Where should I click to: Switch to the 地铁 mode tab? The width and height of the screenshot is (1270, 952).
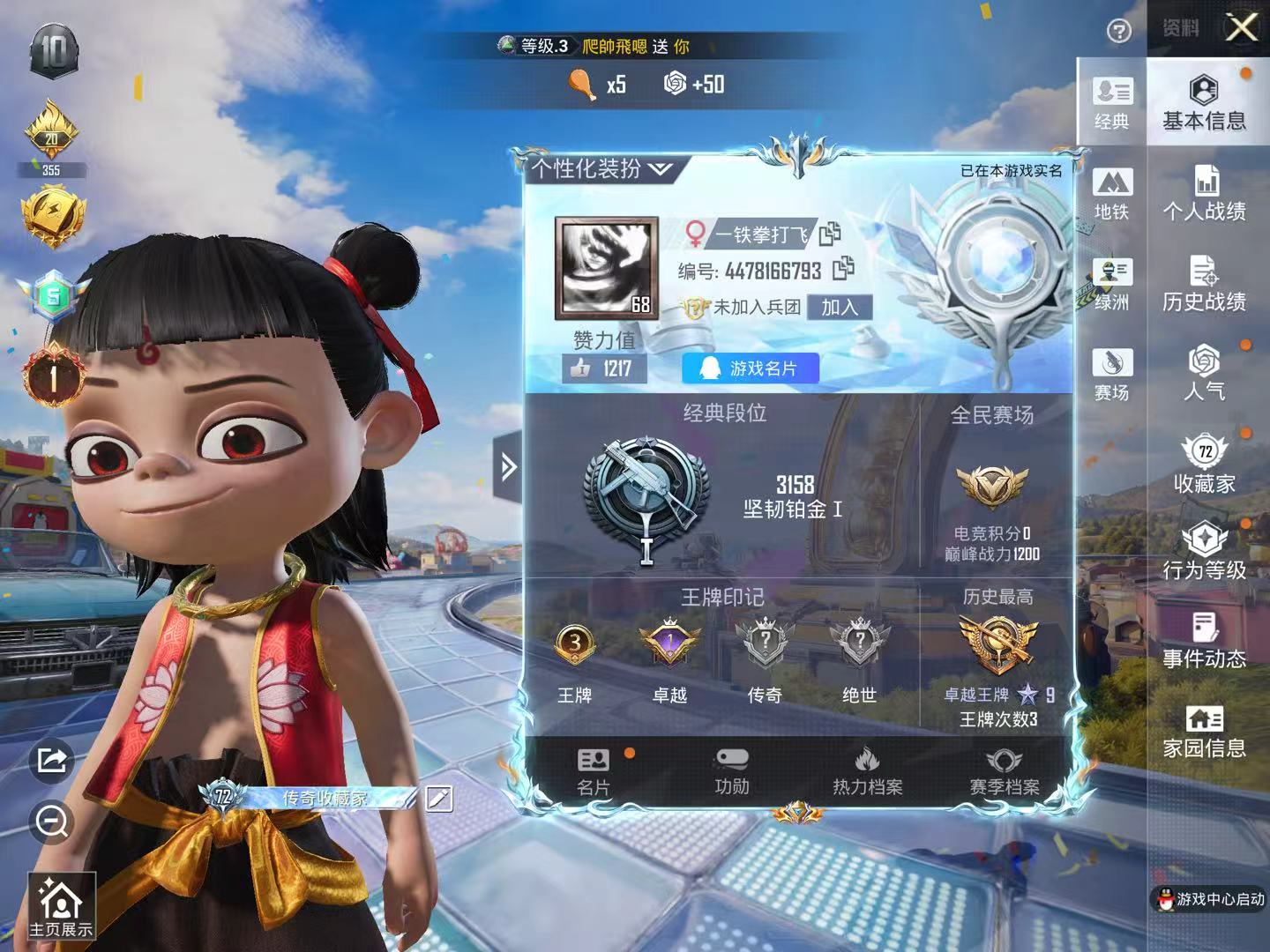pos(1111,194)
